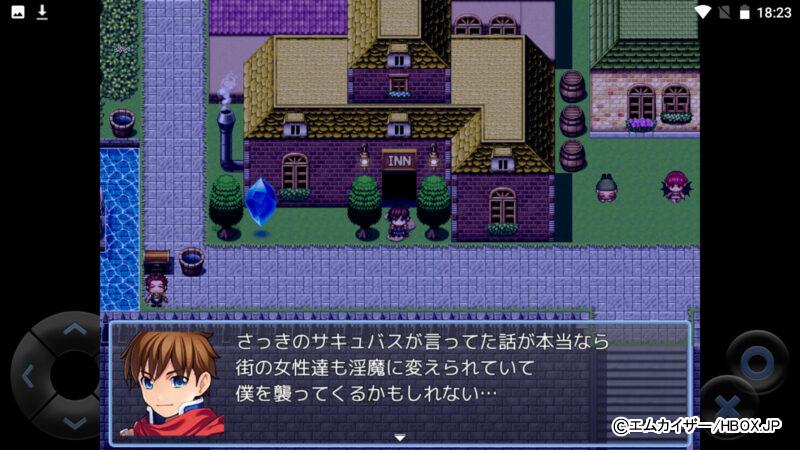Screen dimensions: 800x450
Task: Open the download notification icon in status bar
Action: click(42, 12)
